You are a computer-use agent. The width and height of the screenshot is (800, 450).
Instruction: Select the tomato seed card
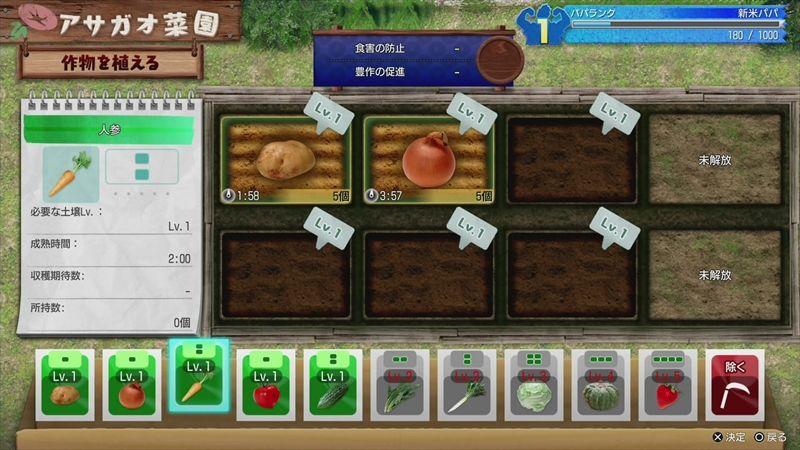(x=266, y=385)
